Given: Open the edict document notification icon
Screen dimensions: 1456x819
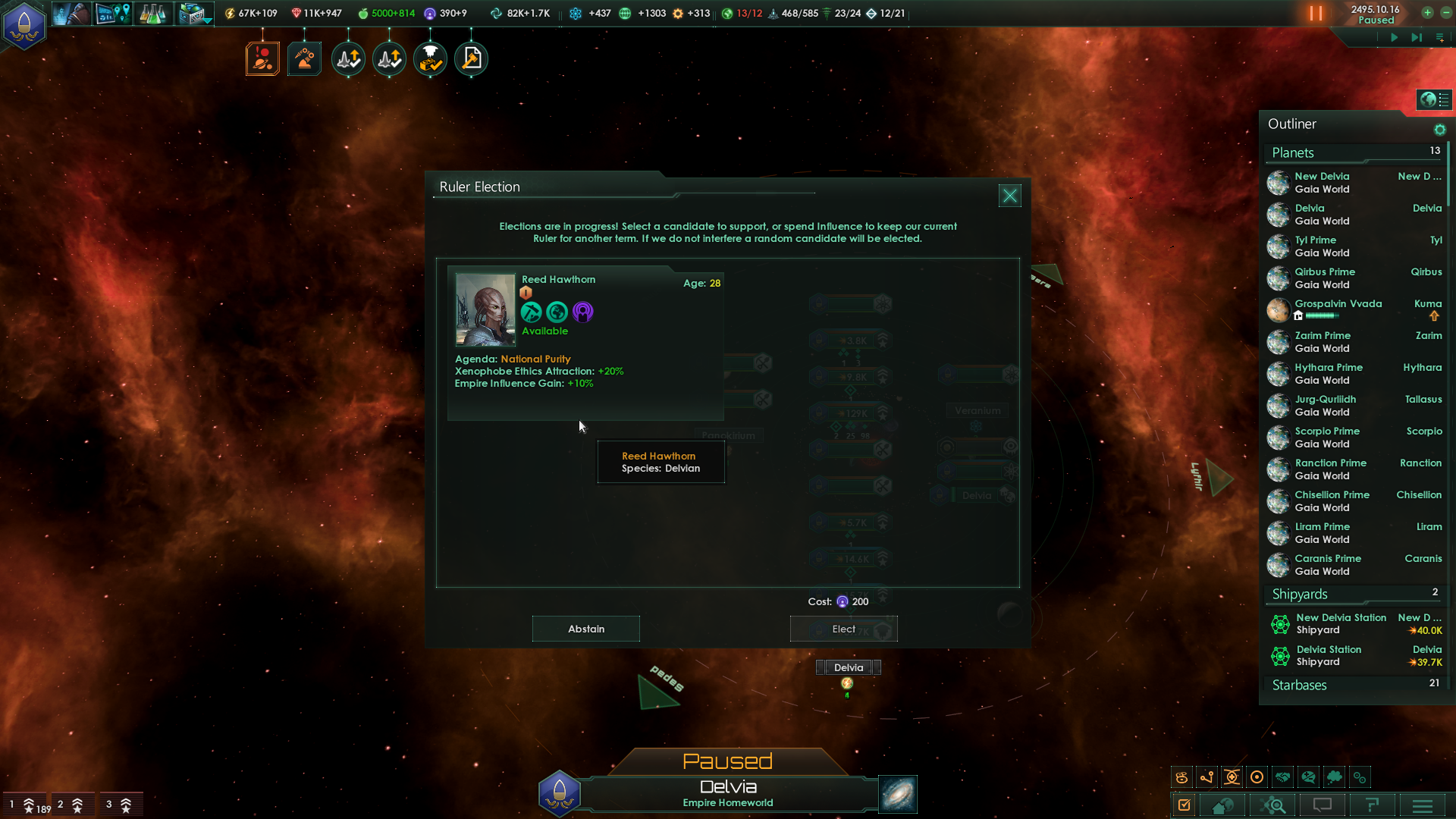Looking at the screenshot, I should (x=471, y=58).
